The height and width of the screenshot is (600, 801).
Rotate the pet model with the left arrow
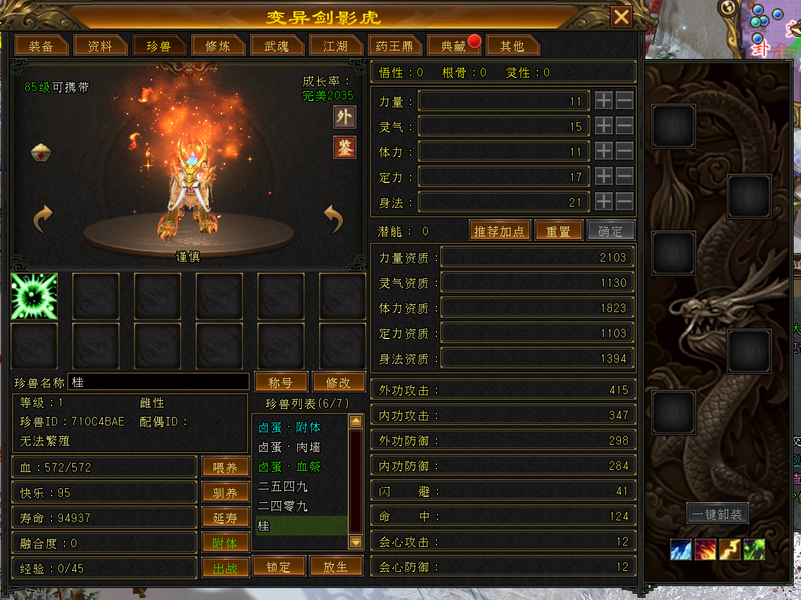coord(43,217)
